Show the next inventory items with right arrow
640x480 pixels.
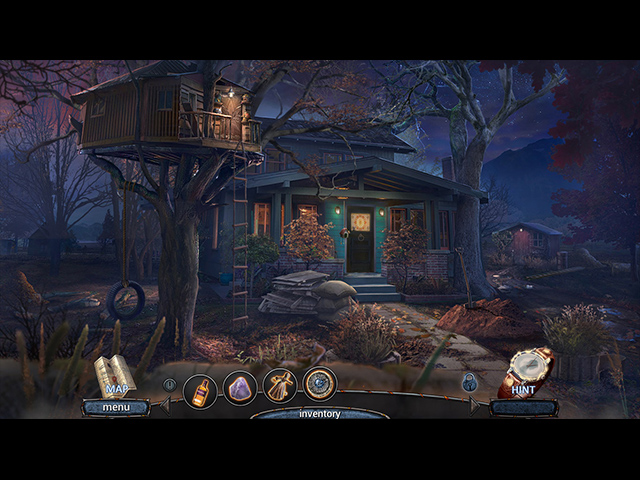[x=476, y=404]
